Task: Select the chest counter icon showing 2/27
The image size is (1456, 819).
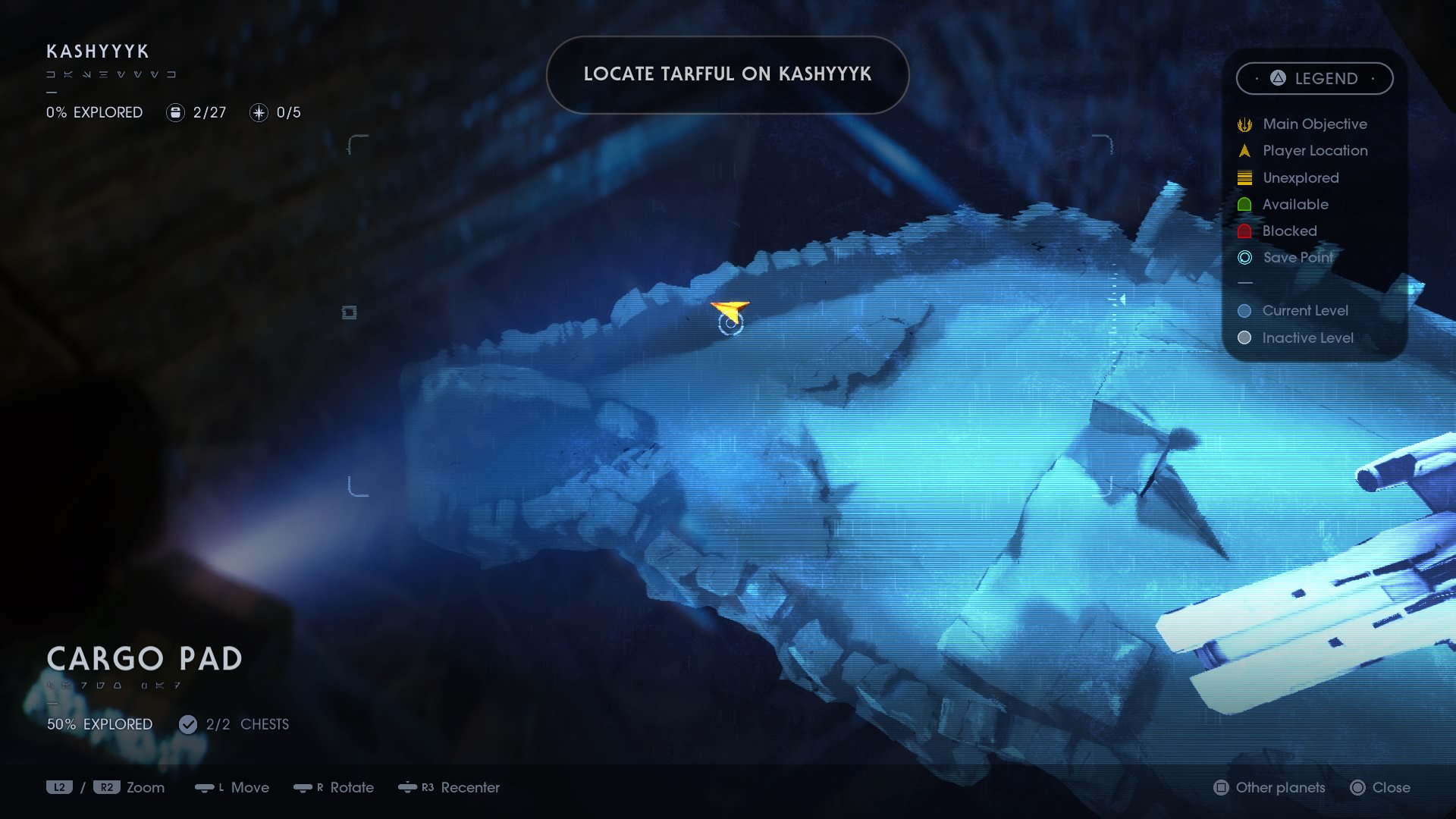Action: 176,112
